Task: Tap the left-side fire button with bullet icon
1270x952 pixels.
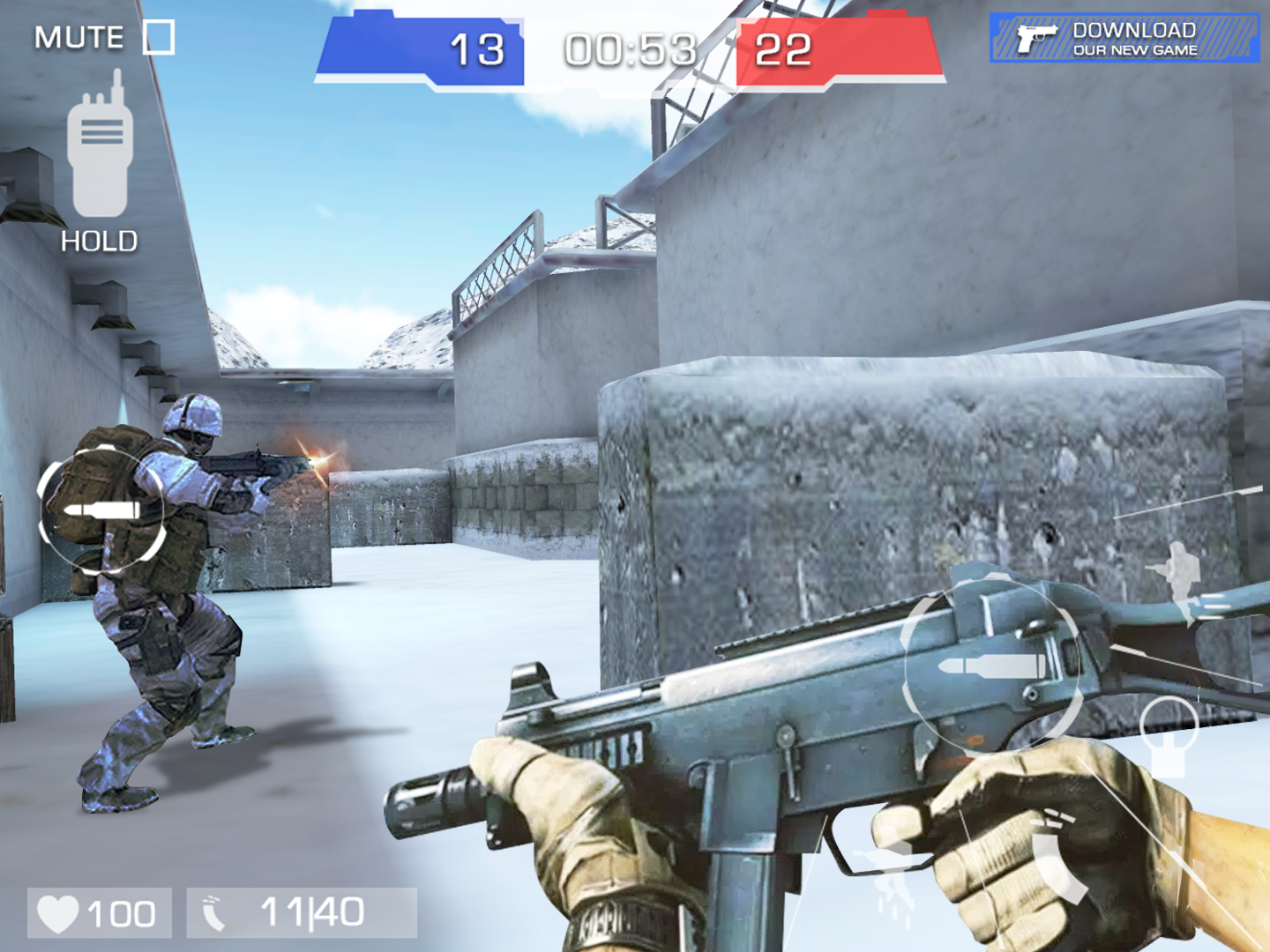Action: 101,511
